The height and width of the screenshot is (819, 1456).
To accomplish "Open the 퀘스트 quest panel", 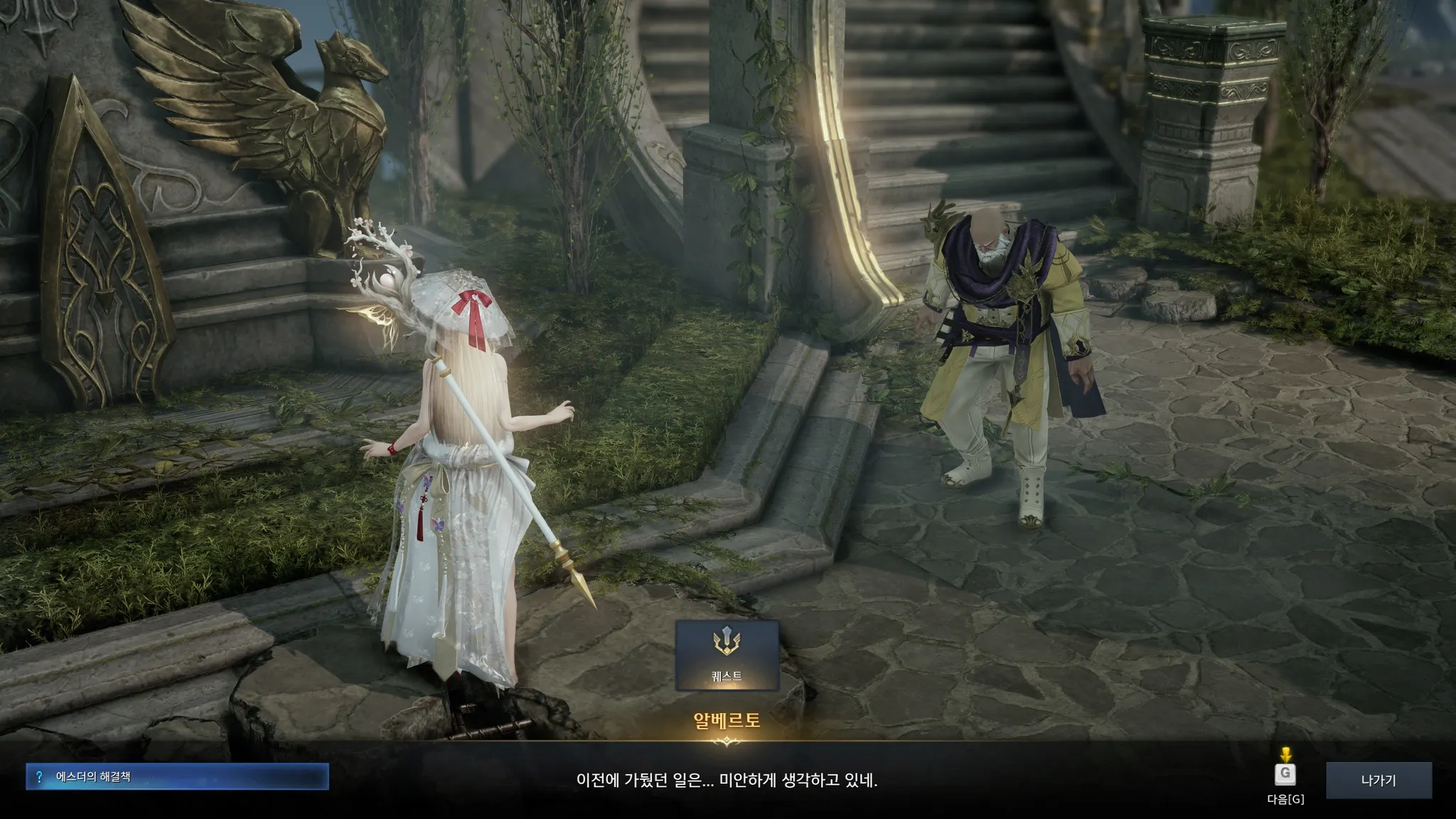I will (727, 655).
